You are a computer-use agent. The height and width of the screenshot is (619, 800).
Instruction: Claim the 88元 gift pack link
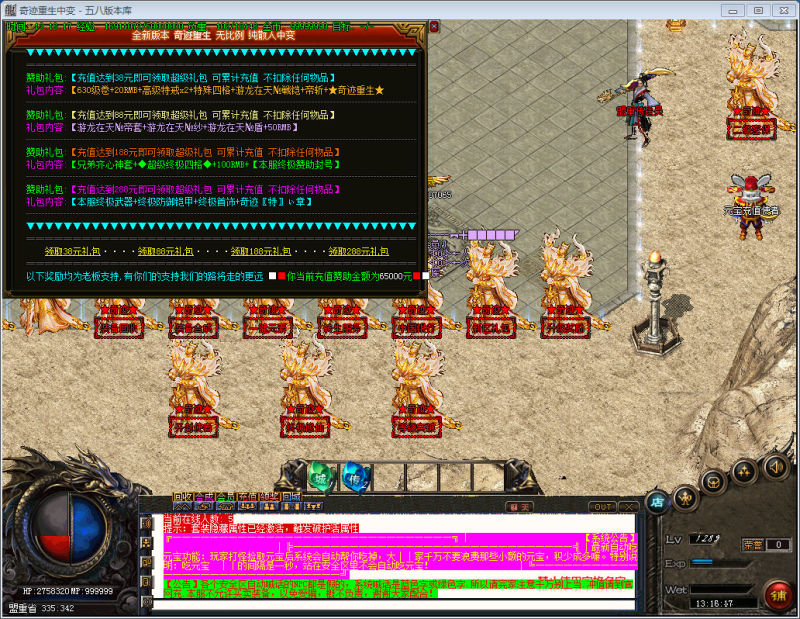(164, 251)
